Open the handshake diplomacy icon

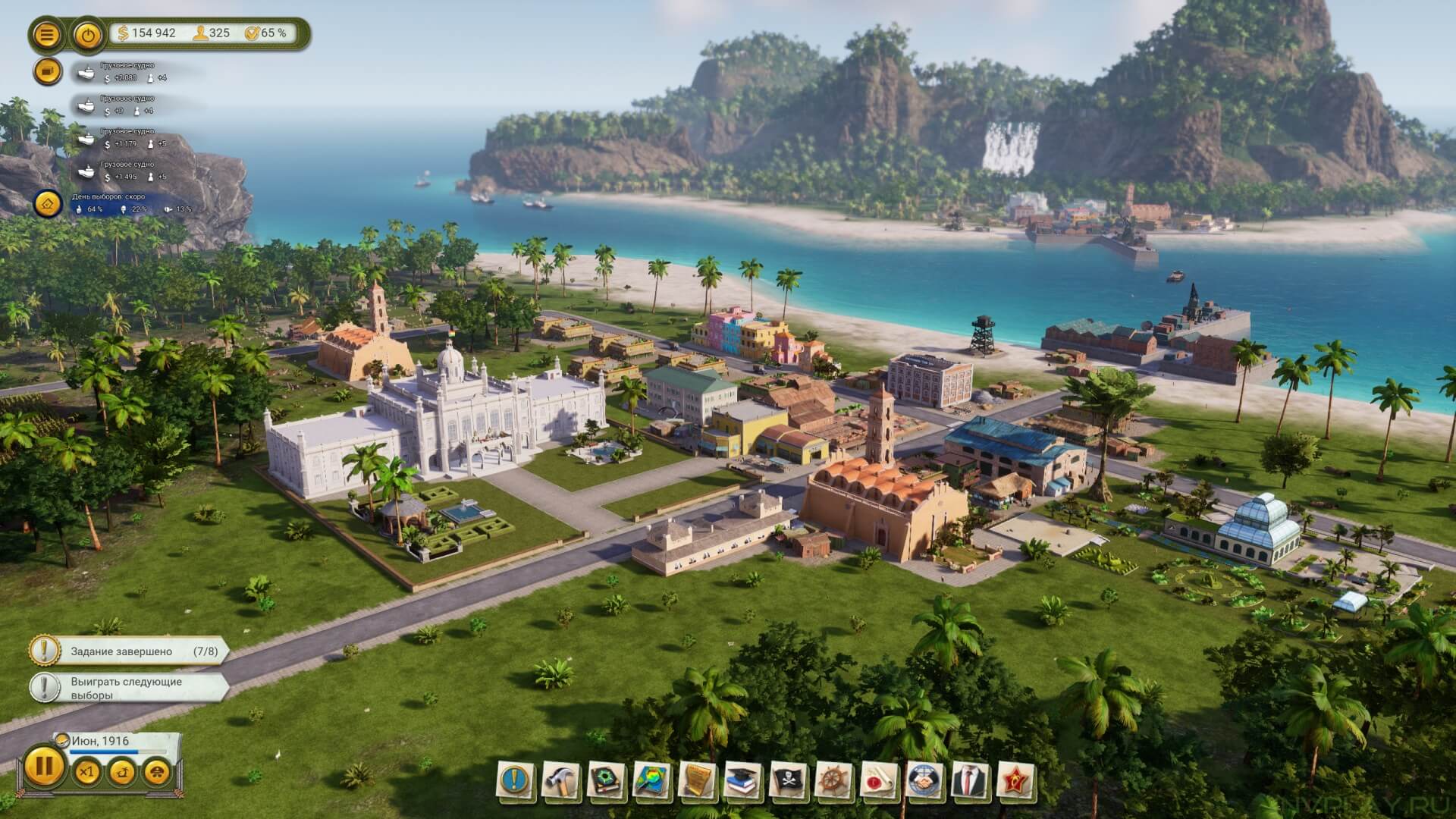[x=925, y=780]
